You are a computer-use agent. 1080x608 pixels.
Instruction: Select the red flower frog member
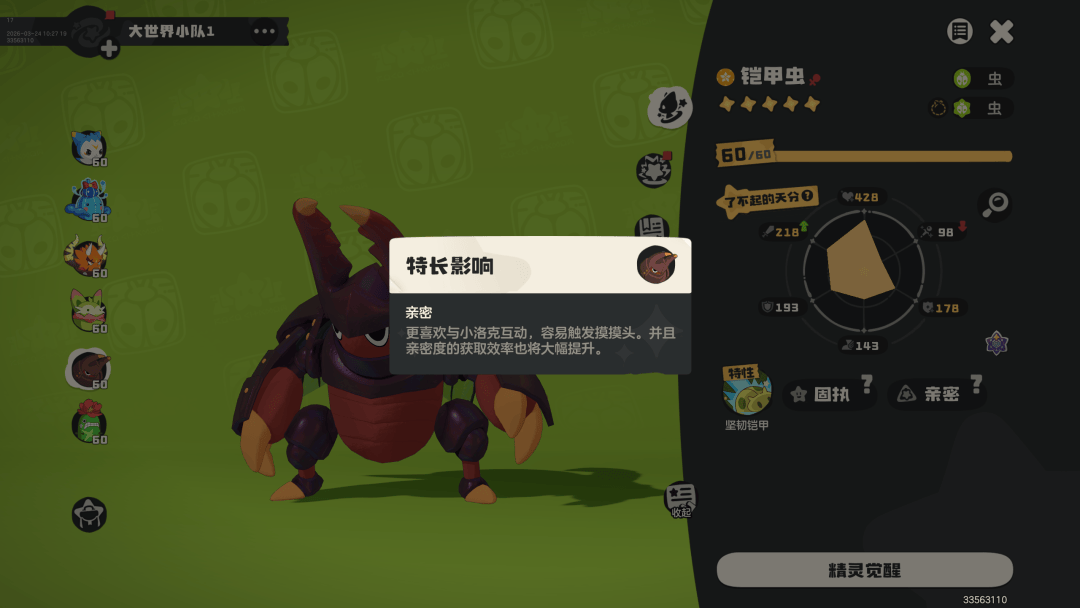88,422
